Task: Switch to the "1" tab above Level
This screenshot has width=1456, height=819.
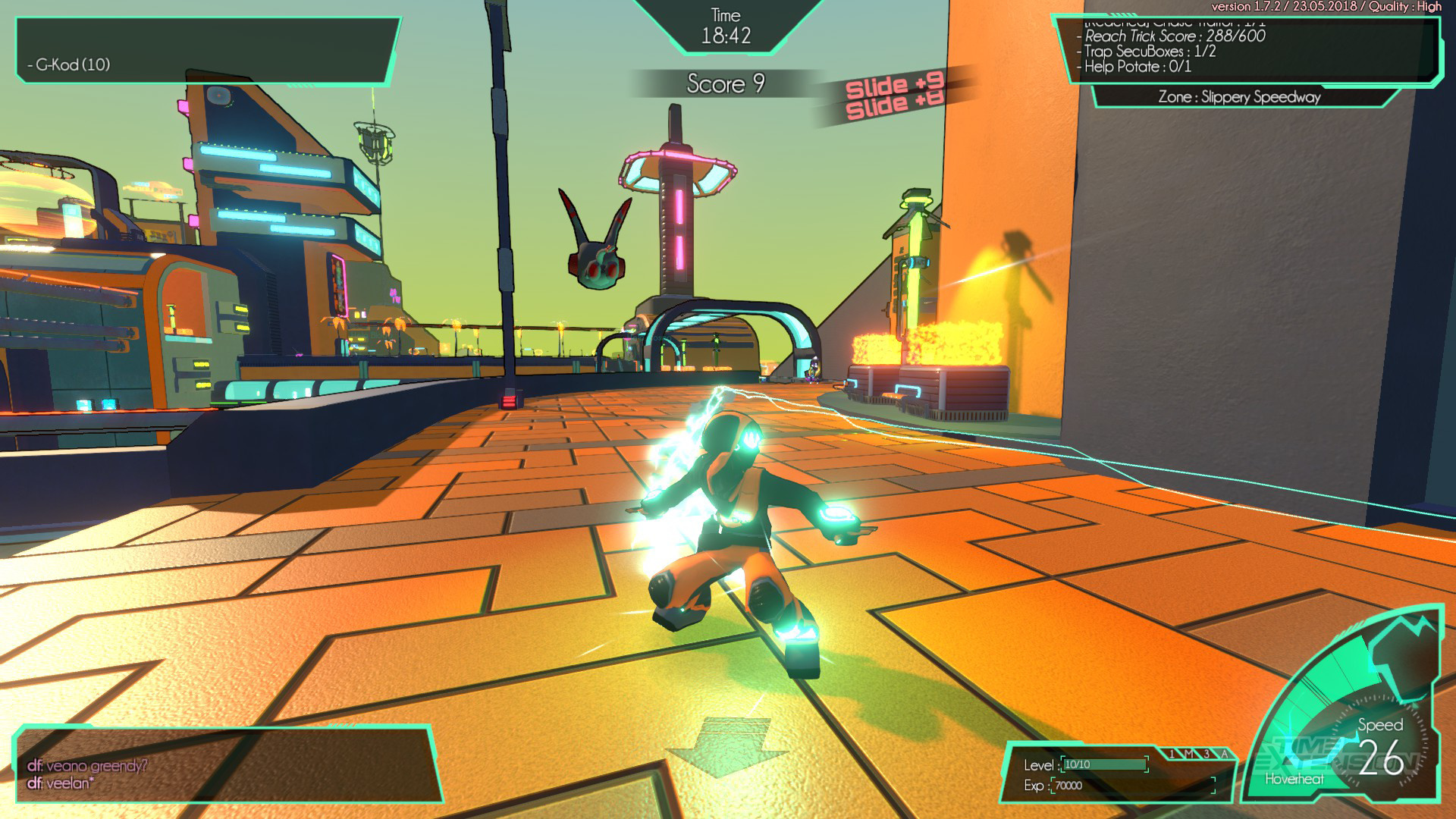Action: tap(1172, 754)
